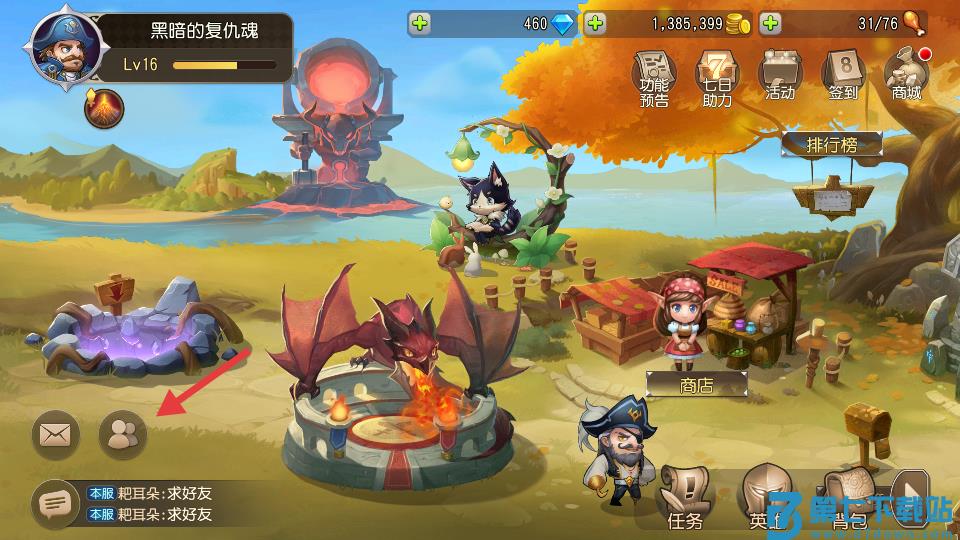Open the 商店 shop label
This screenshot has width=960, height=540.
pyautogui.click(x=696, y=385)
